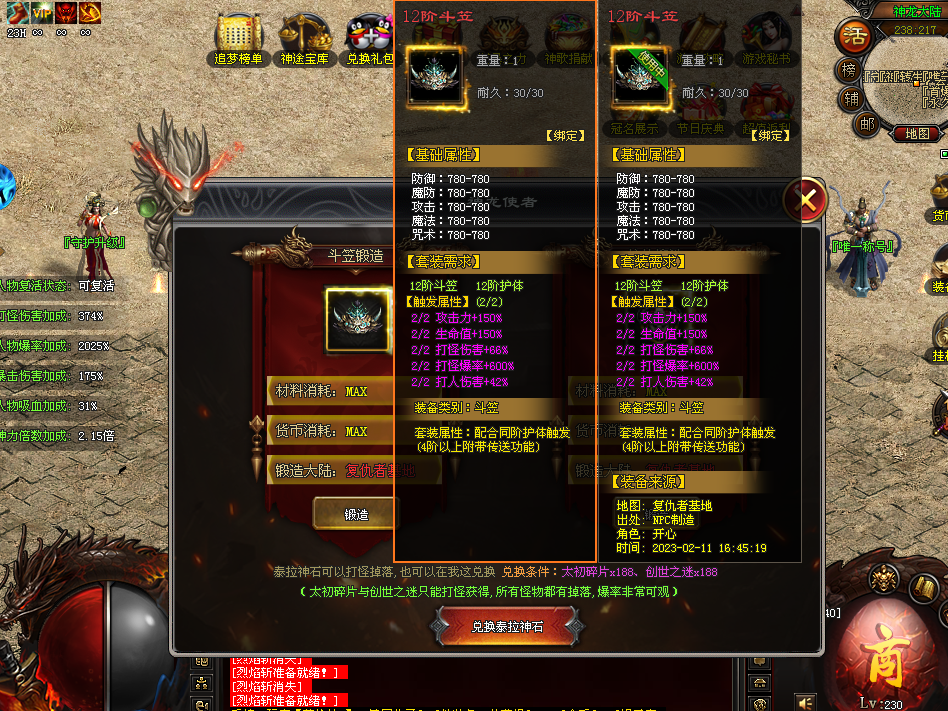This screenshot has height=711, width=948.
Task: Show rankings with the 榜 button
Action: (850, 70)
